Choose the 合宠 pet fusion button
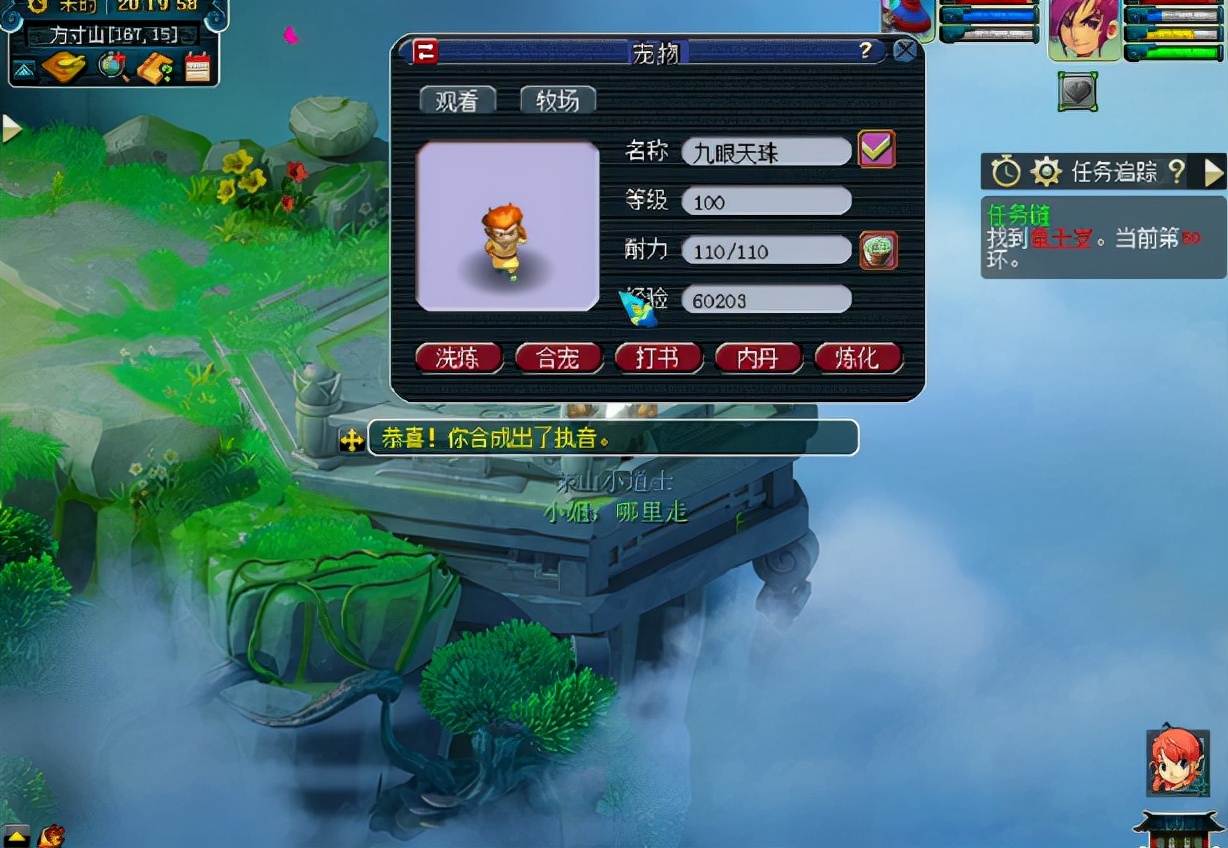Image resolution: width=1228 pixels, height=848 pixels. click(558, 358)
